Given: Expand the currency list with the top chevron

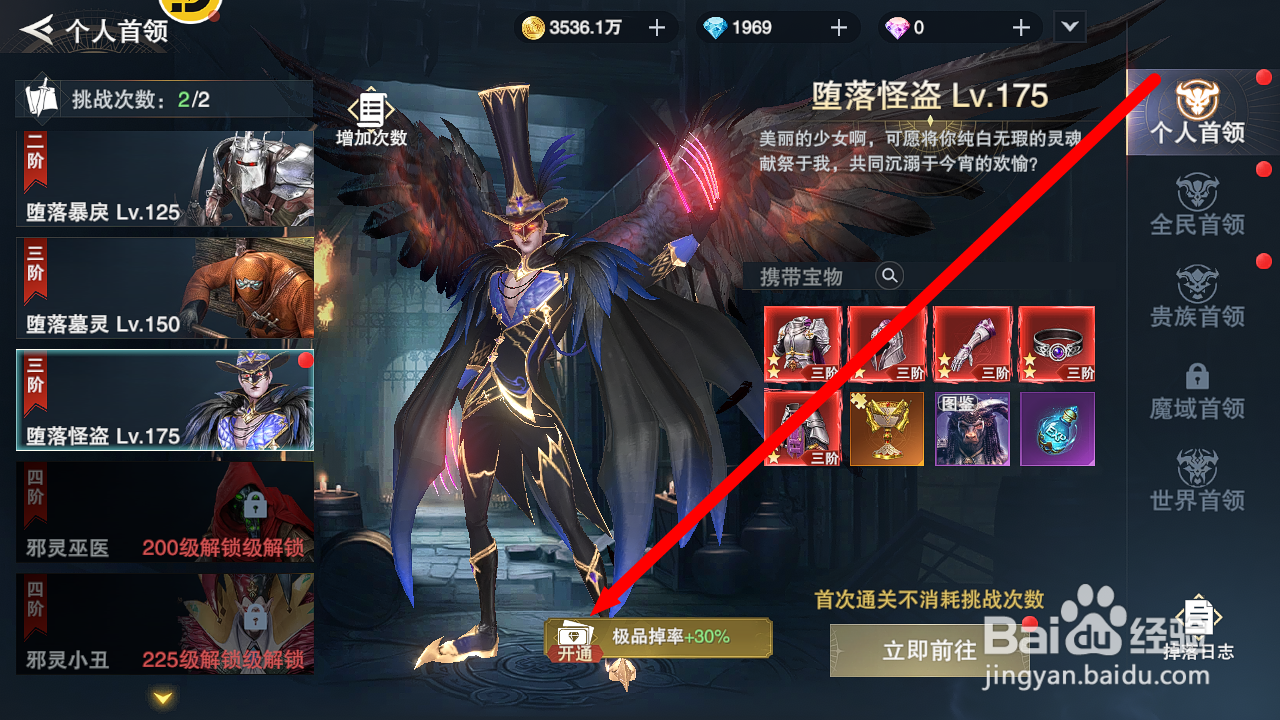Looking at the screenshot, I should click(x=1068, y=28).
